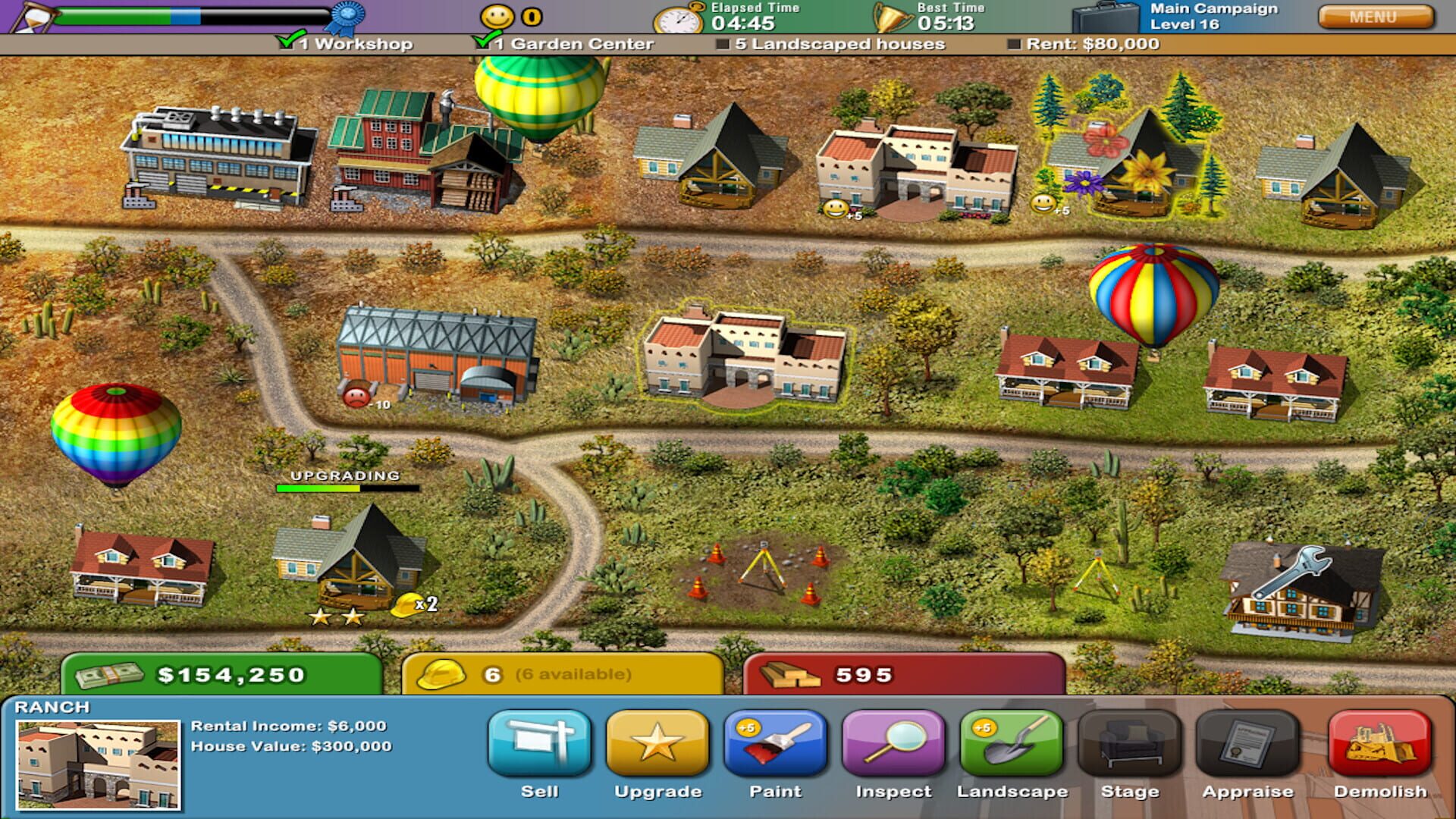Toggle the 1 Garden Center objective checkmark
Image resolution: width=1456 pixels, height=819 pixels.
pyautogui.click(x=485, y=42)
